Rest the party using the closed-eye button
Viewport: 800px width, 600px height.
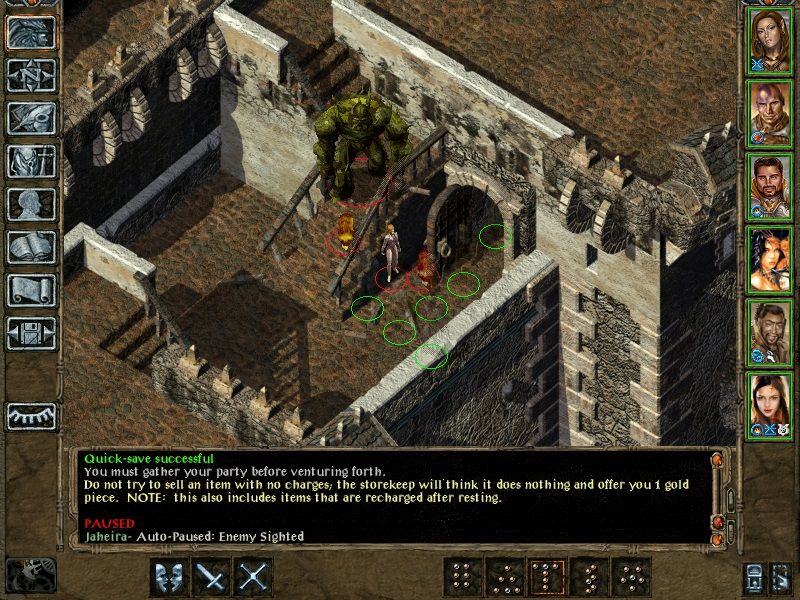pyautogui.click(x=31, y=415)
